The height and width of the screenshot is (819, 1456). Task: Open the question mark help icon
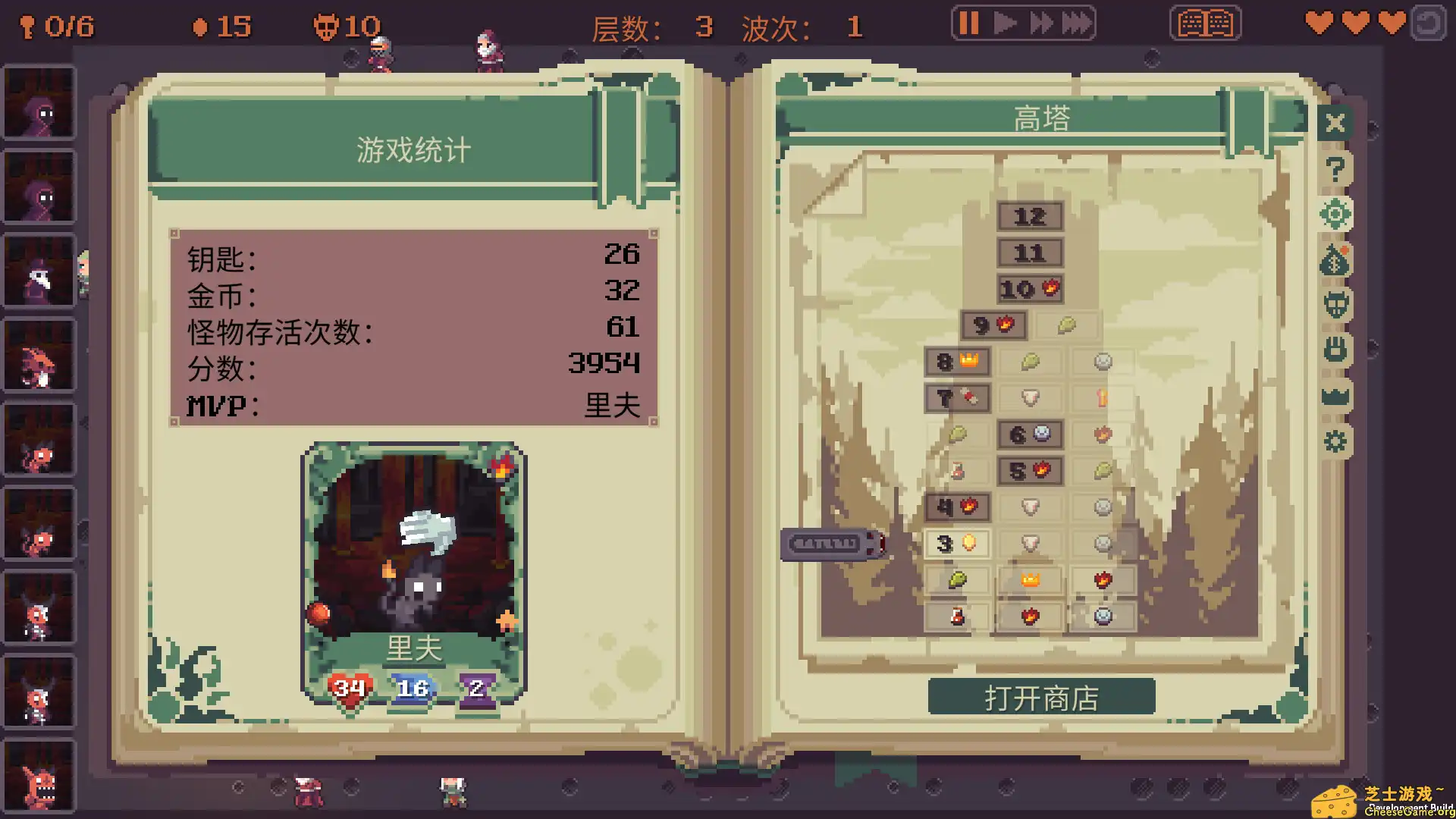[1335, 168]
